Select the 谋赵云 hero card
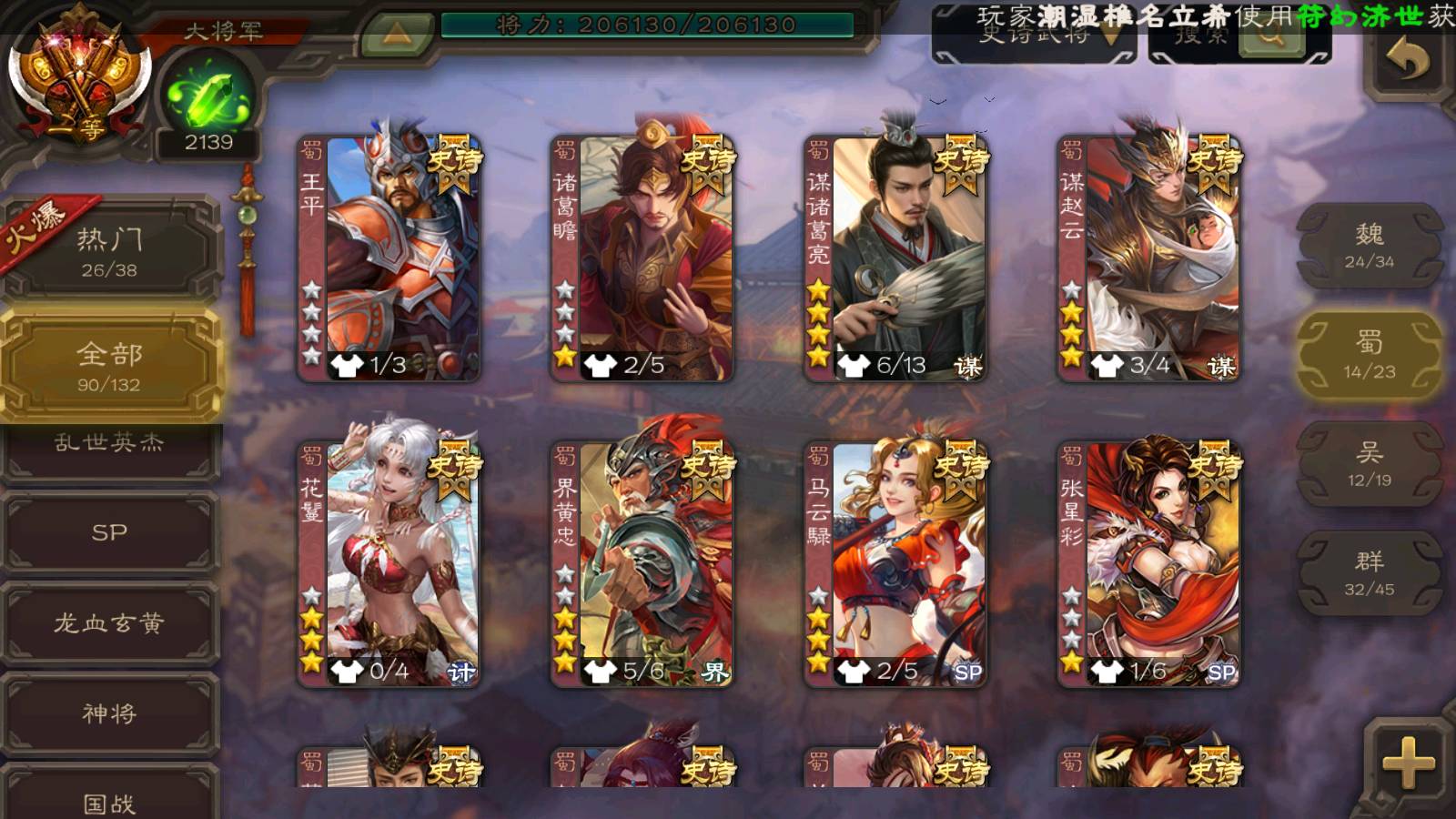The height and width of the screenshot is (819, 1456). (1148, 258)
